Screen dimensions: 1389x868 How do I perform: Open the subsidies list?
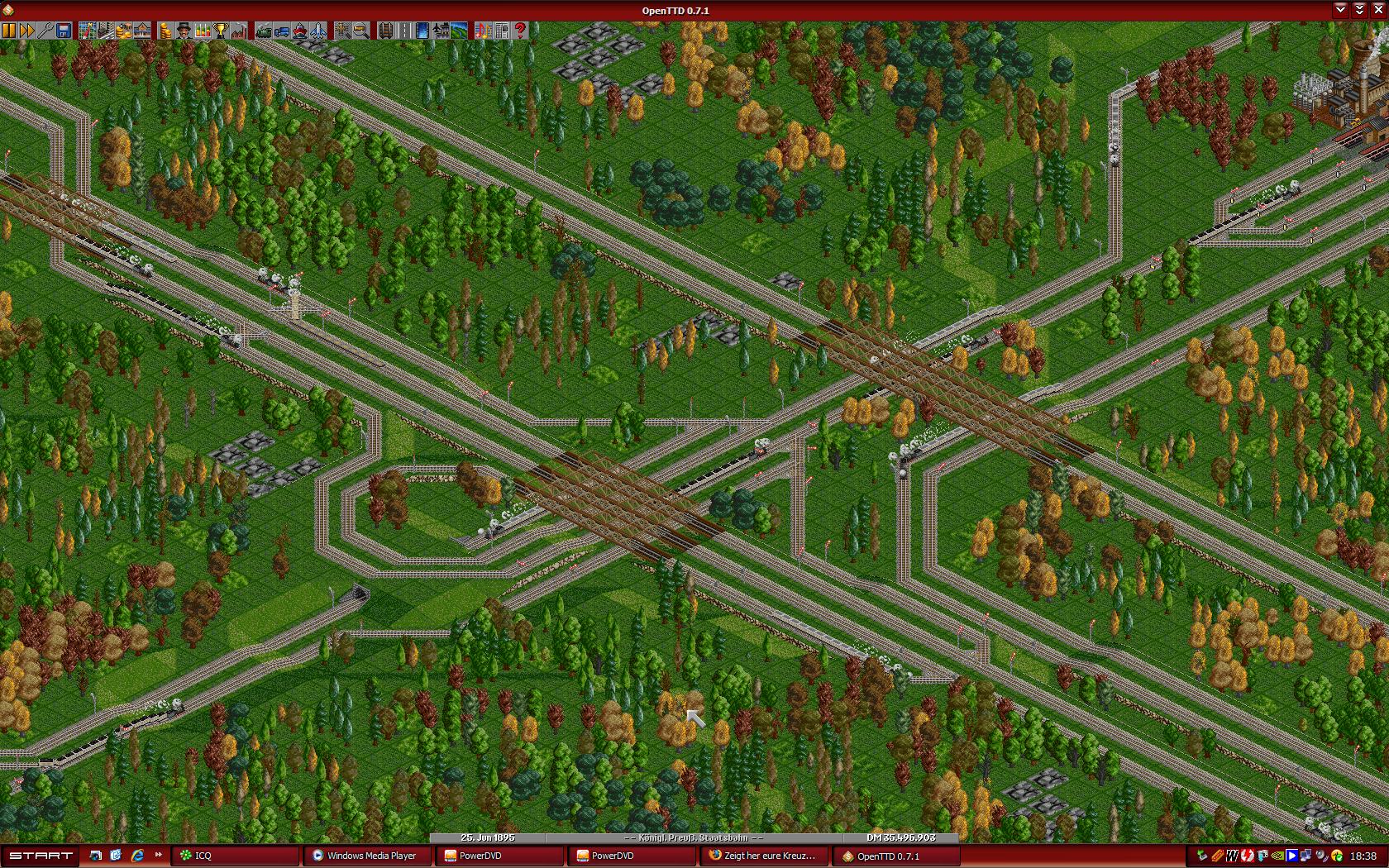[x=124, y=31]
